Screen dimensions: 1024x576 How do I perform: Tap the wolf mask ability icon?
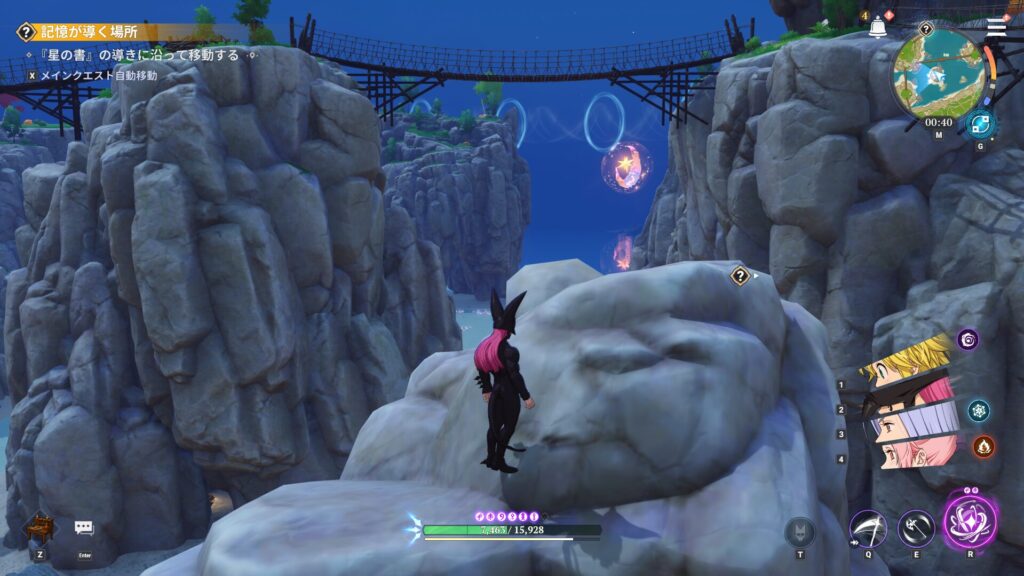800,531
